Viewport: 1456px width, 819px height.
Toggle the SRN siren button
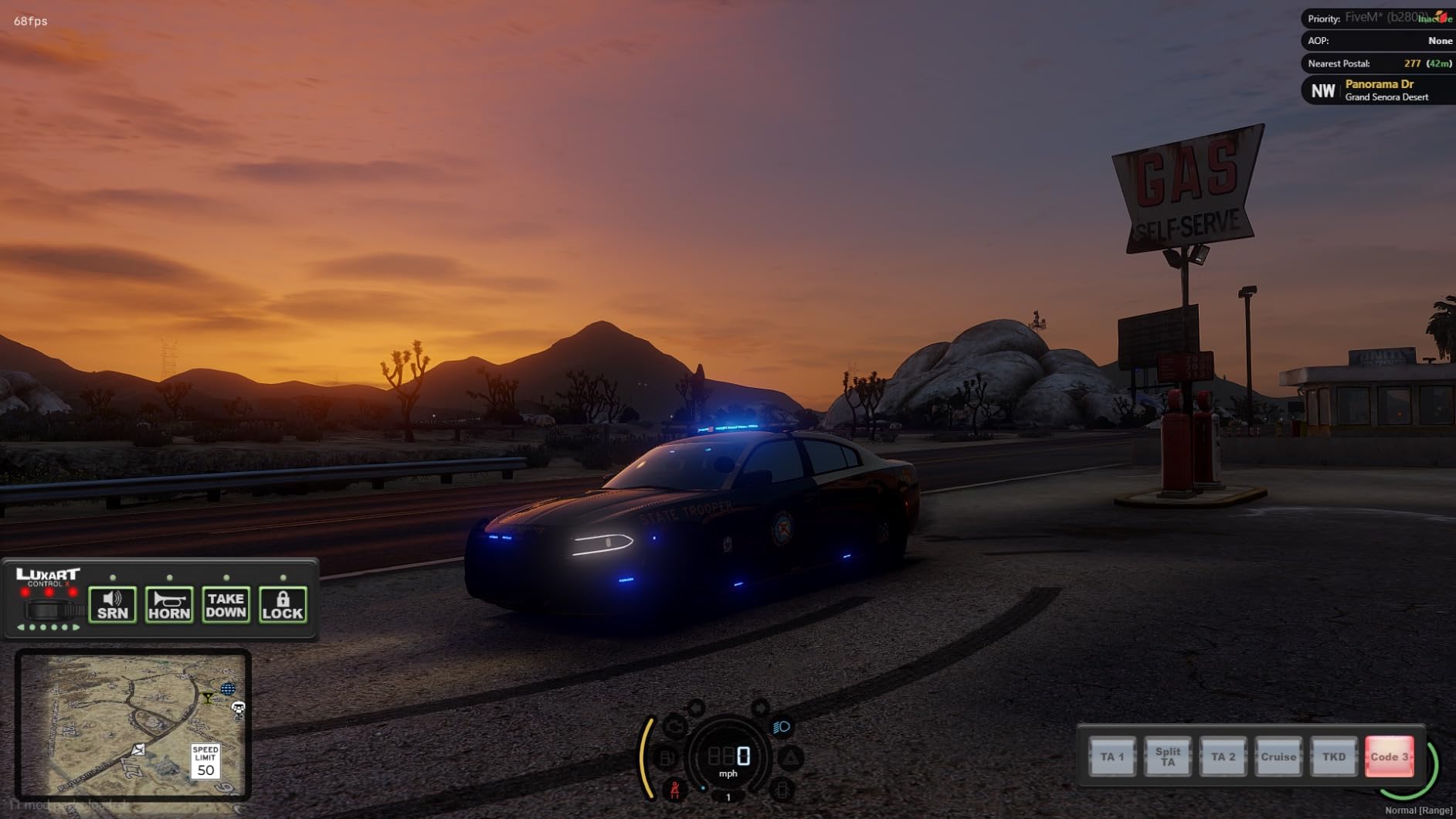[x=113, y=604]
